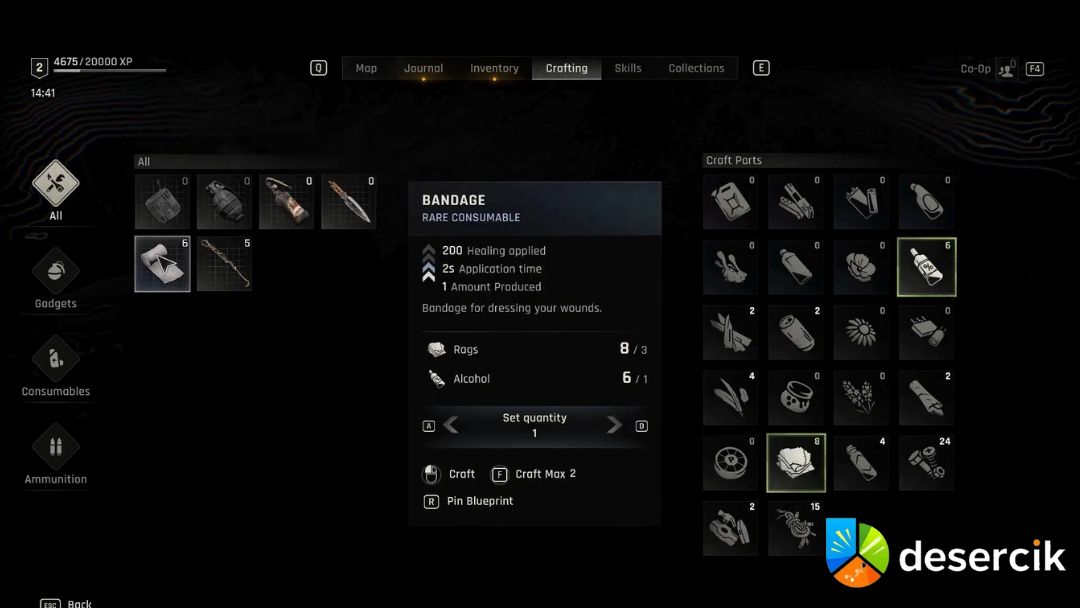1080x608 pixels.
Task: Show the Collections tab
Action: tap(696, 68)
